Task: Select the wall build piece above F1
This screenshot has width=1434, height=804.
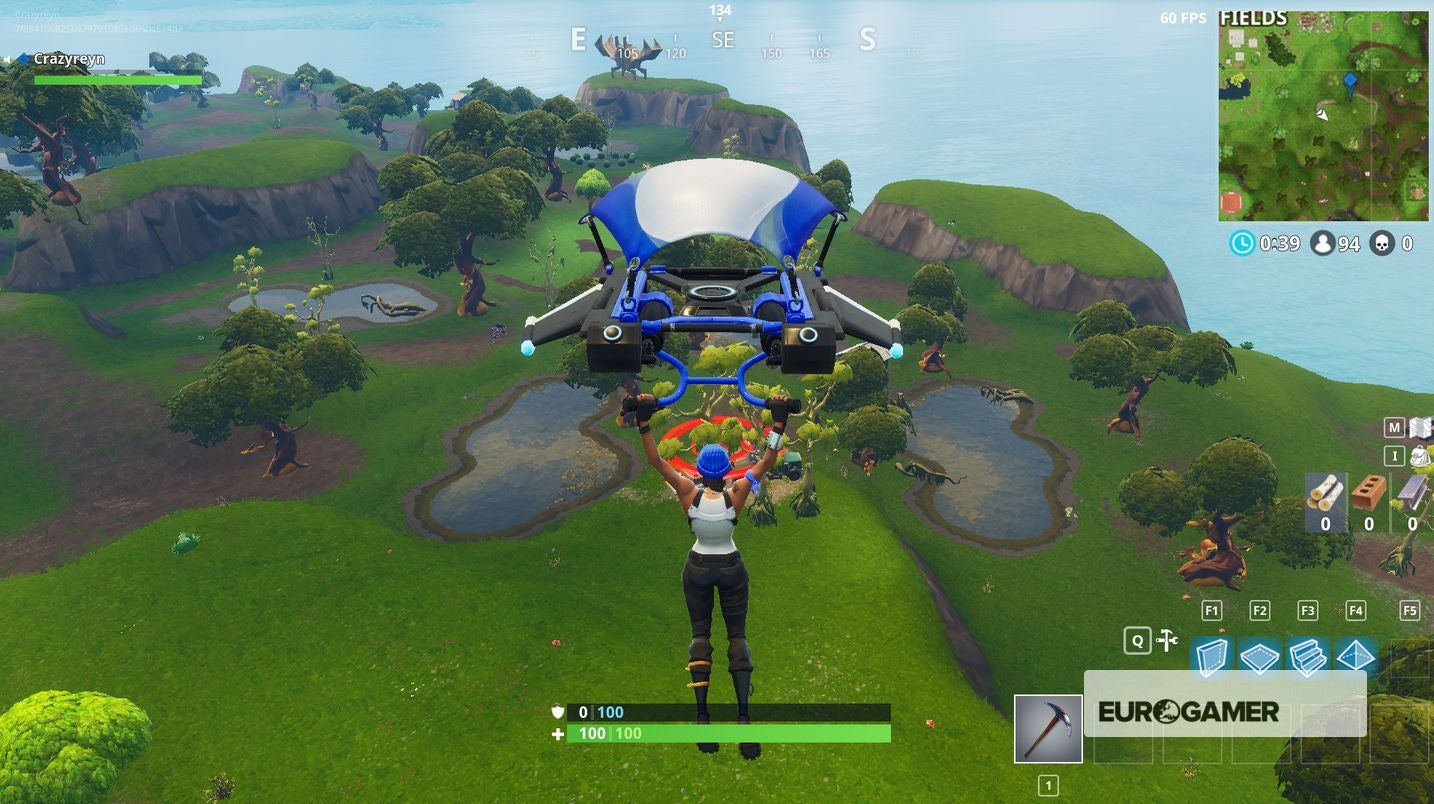Action: (x=1211, y=657)
